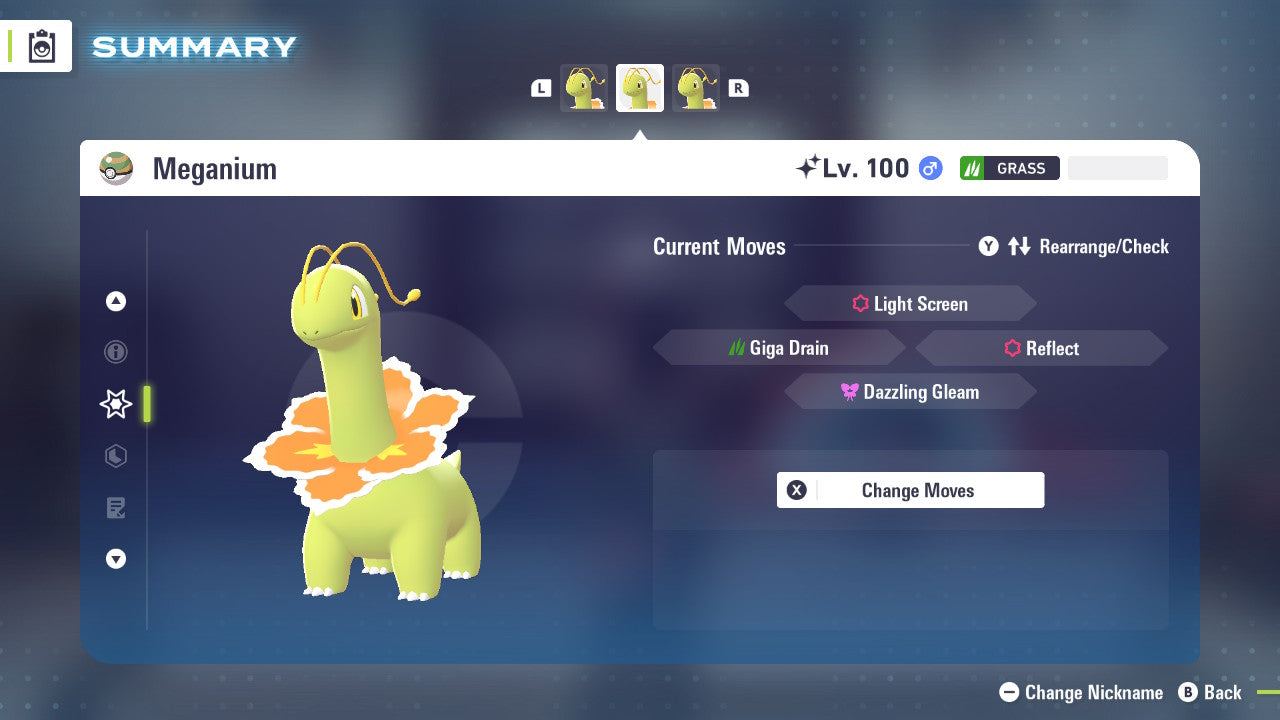1280x720 pixels.
Task: Click the shield stats page icon
Action: click(115, 456)
